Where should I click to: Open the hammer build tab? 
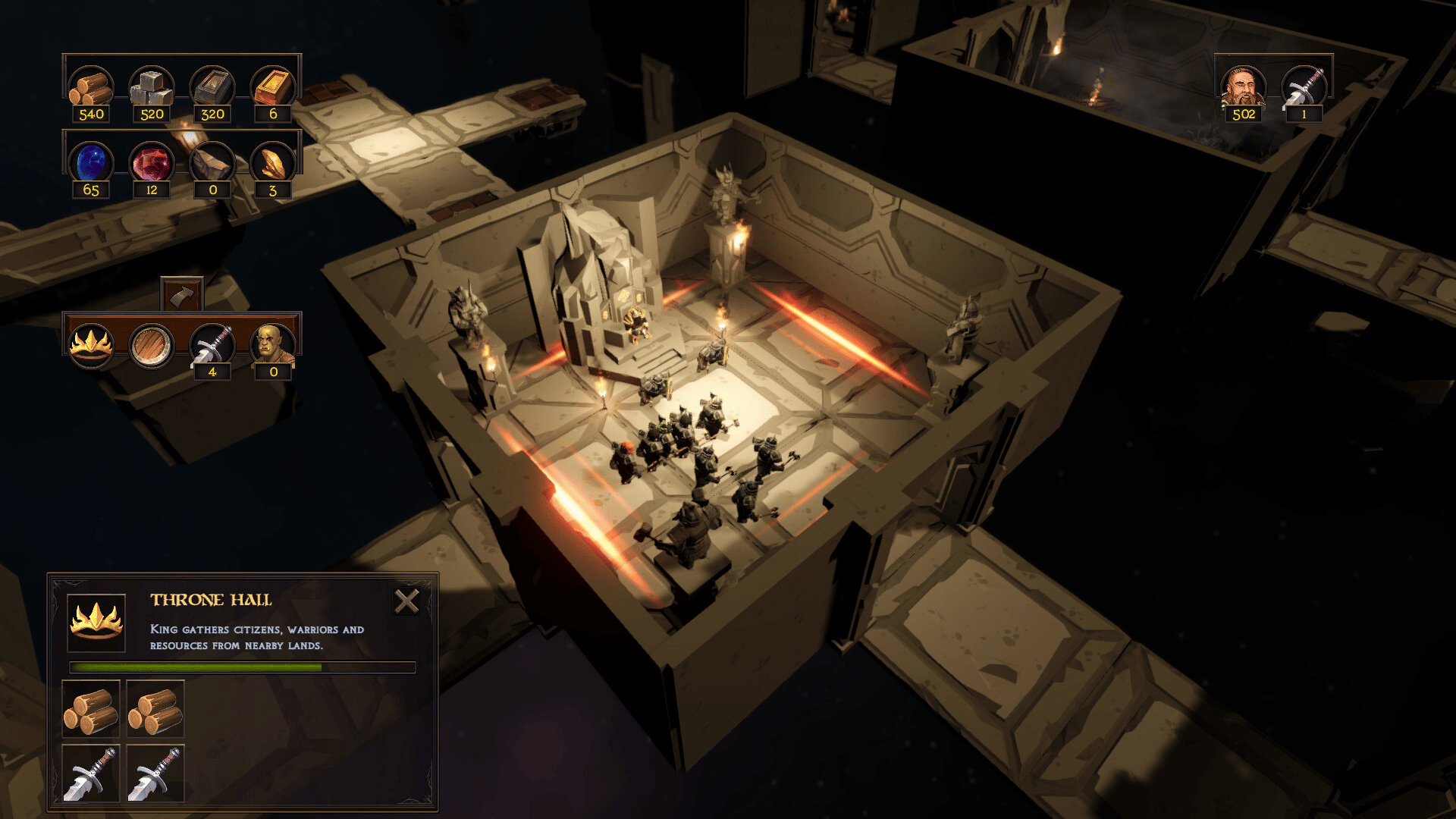pos(182,295)
